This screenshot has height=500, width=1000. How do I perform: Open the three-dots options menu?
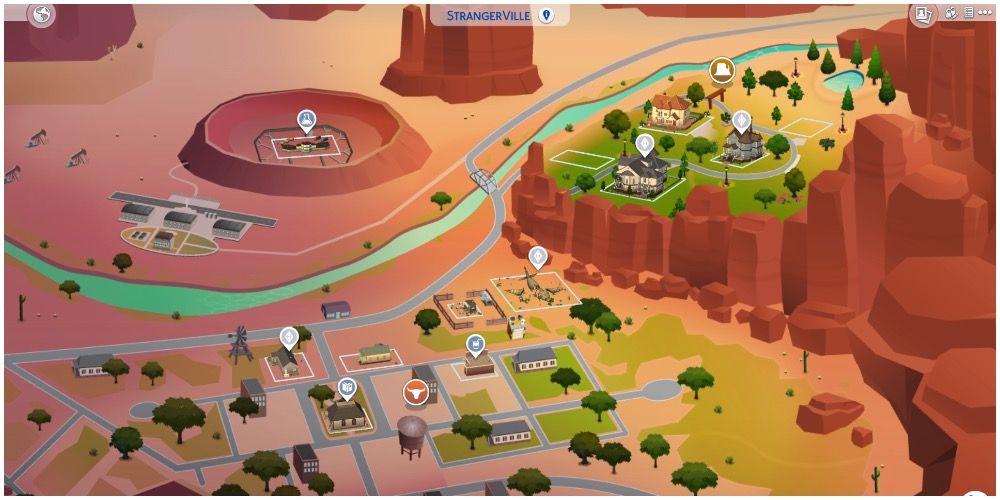[984, 14]
